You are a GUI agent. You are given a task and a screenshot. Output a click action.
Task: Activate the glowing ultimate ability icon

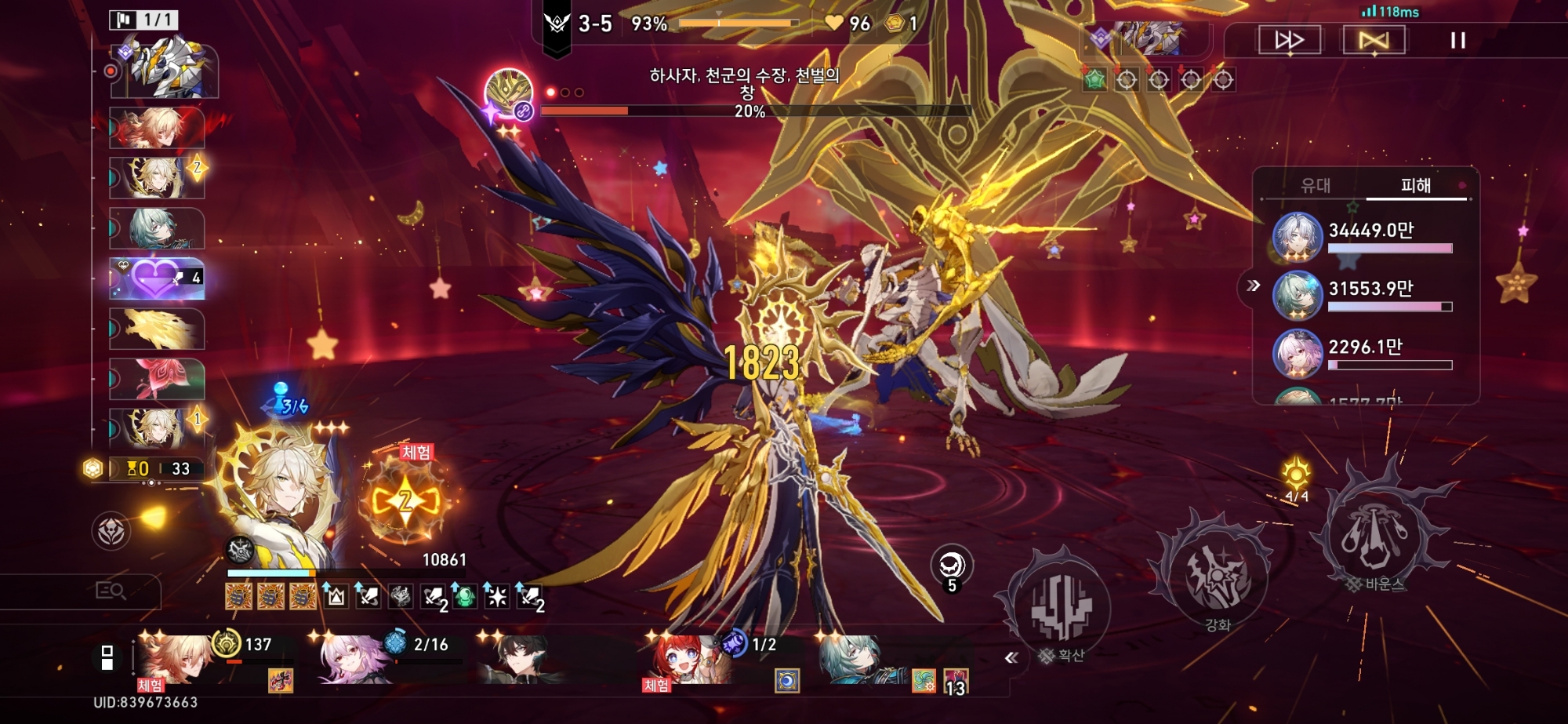tap(405, 500)
